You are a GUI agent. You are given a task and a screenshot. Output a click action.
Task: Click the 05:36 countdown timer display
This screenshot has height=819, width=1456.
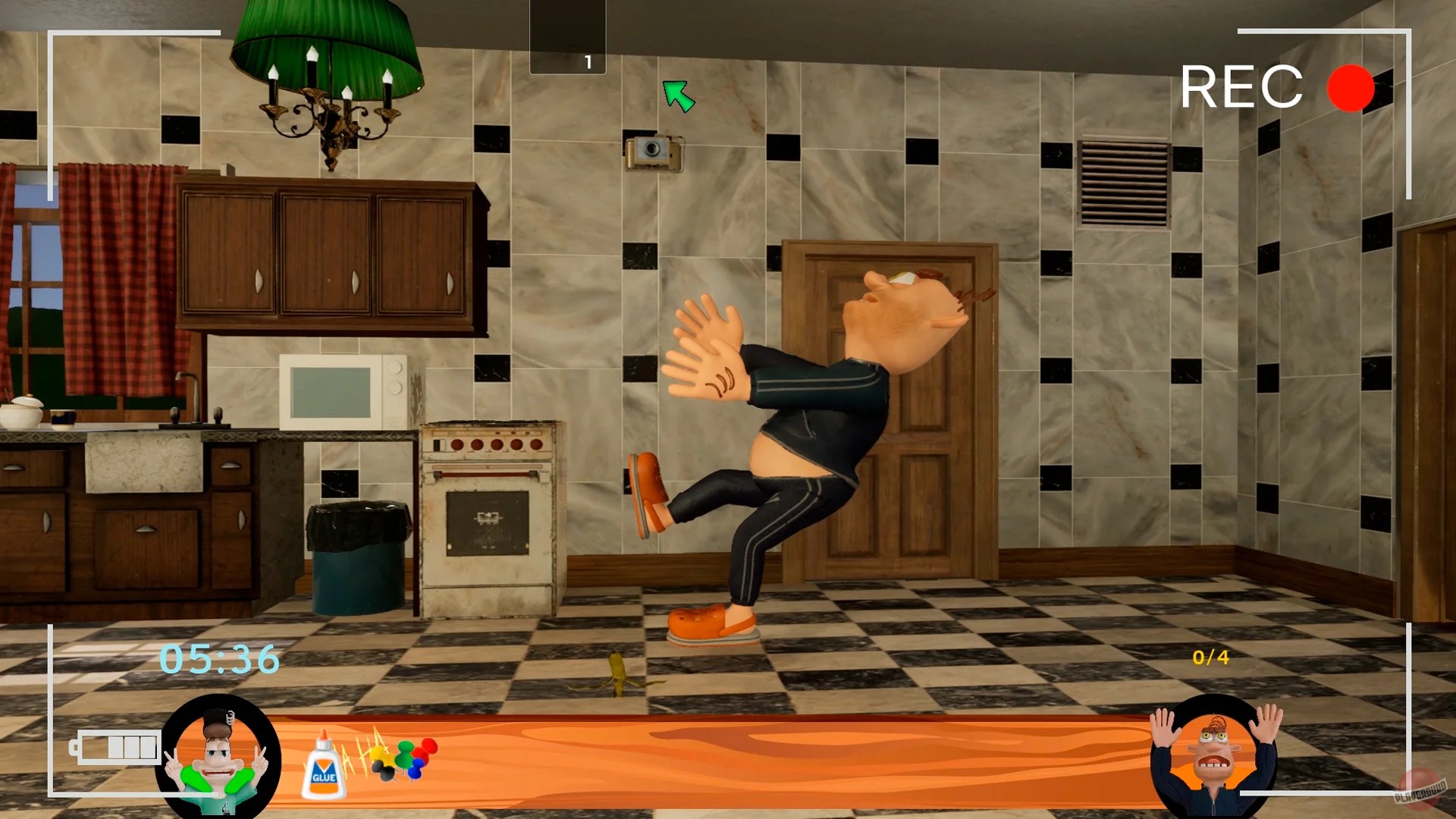tap(218, 659)
